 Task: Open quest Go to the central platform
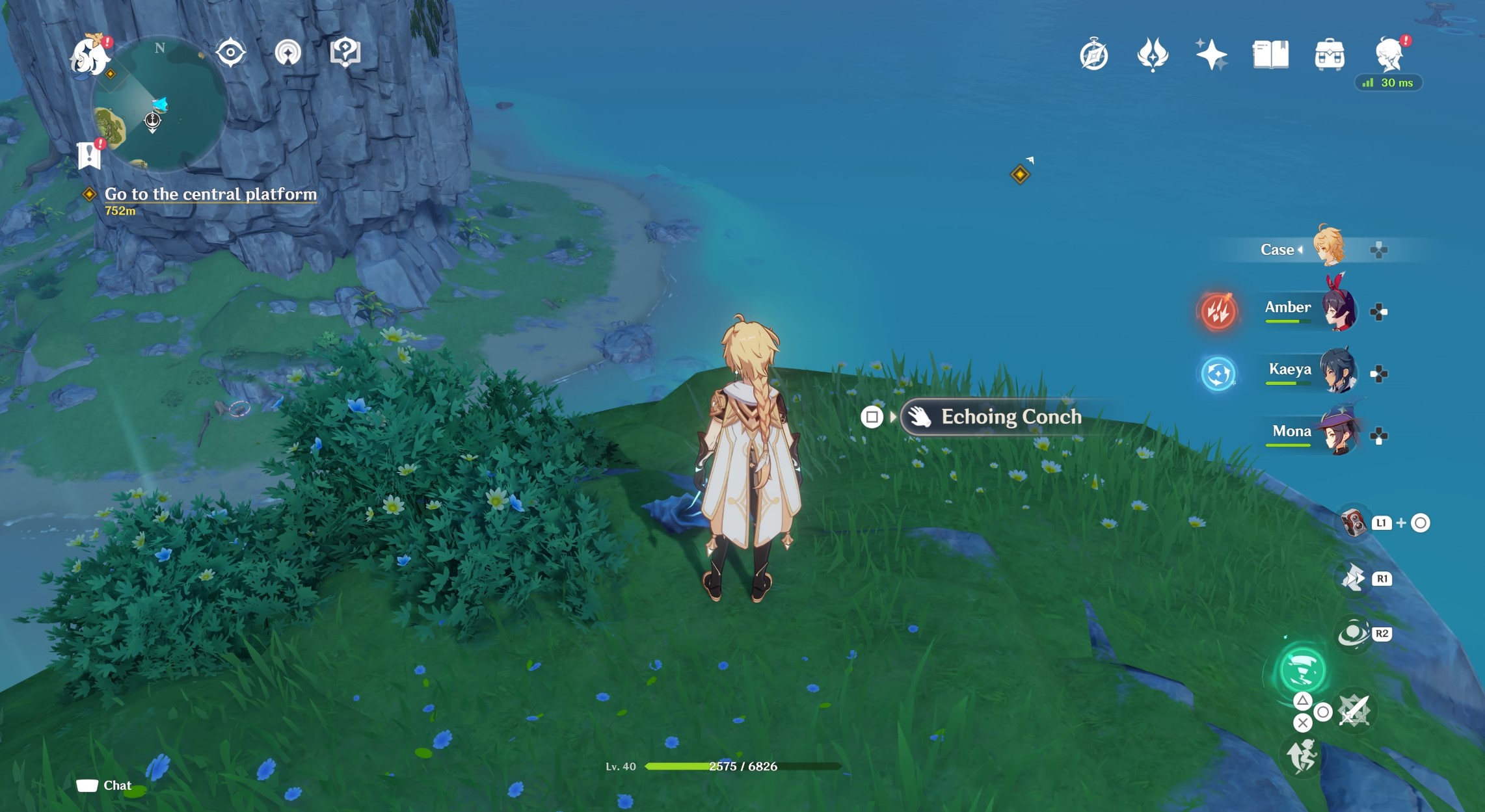coord(209,194)
